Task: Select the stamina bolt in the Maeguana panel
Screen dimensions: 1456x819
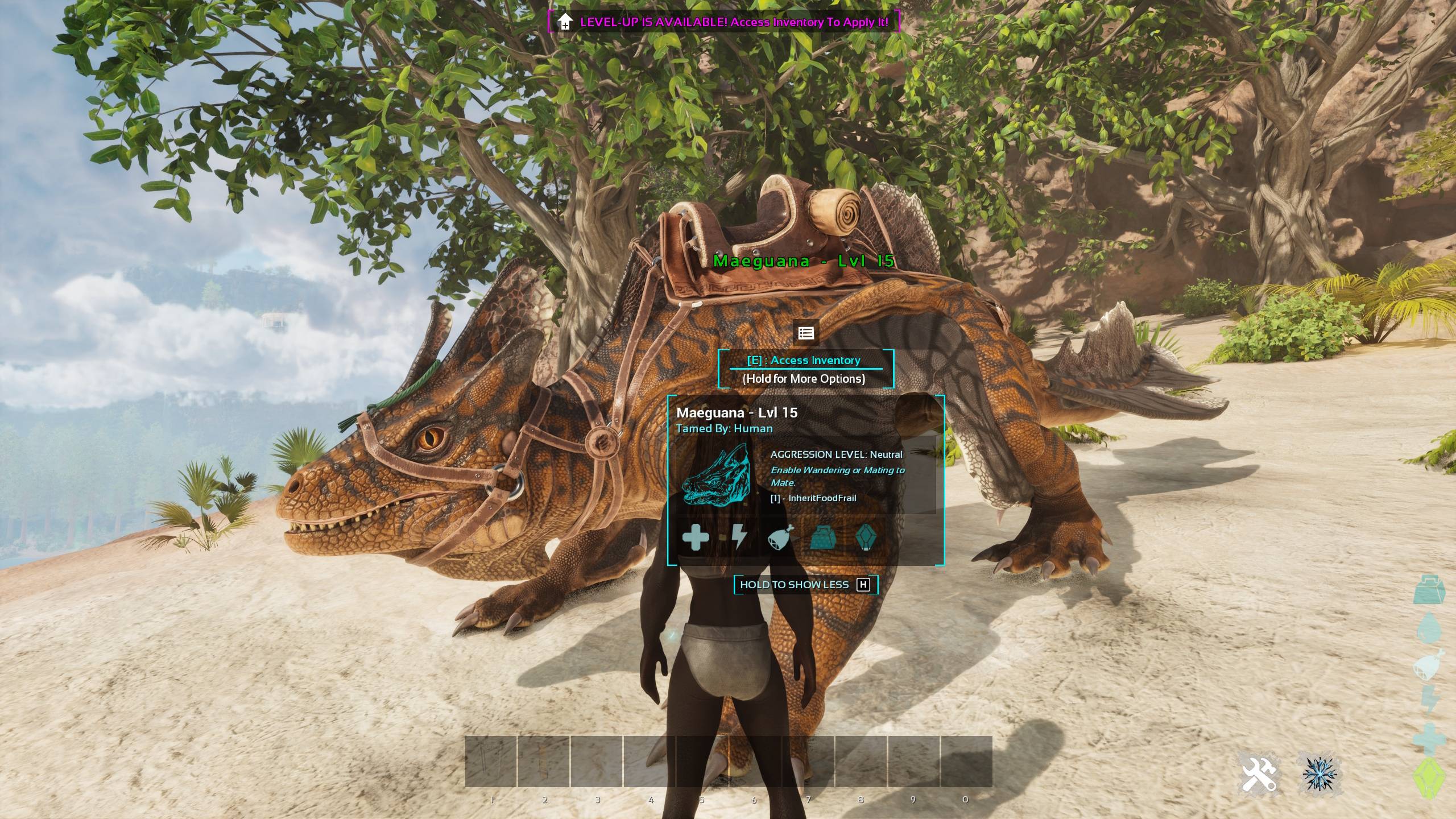Action: 739,537
